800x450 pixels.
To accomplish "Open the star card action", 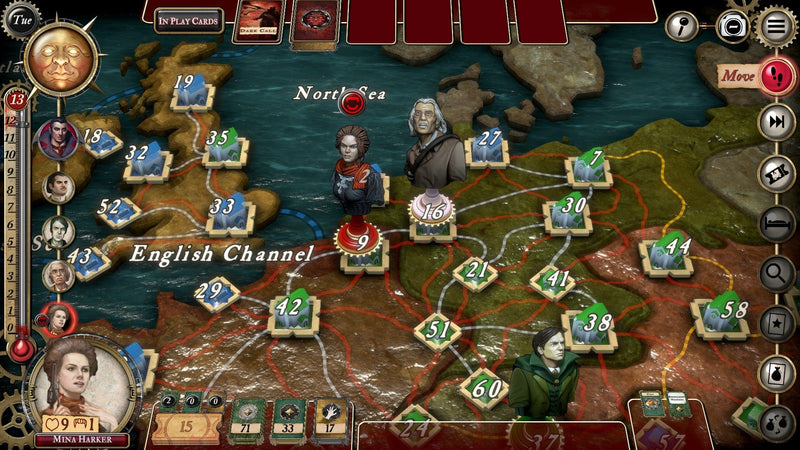I will pyautogui.click(x=776, y=322).
